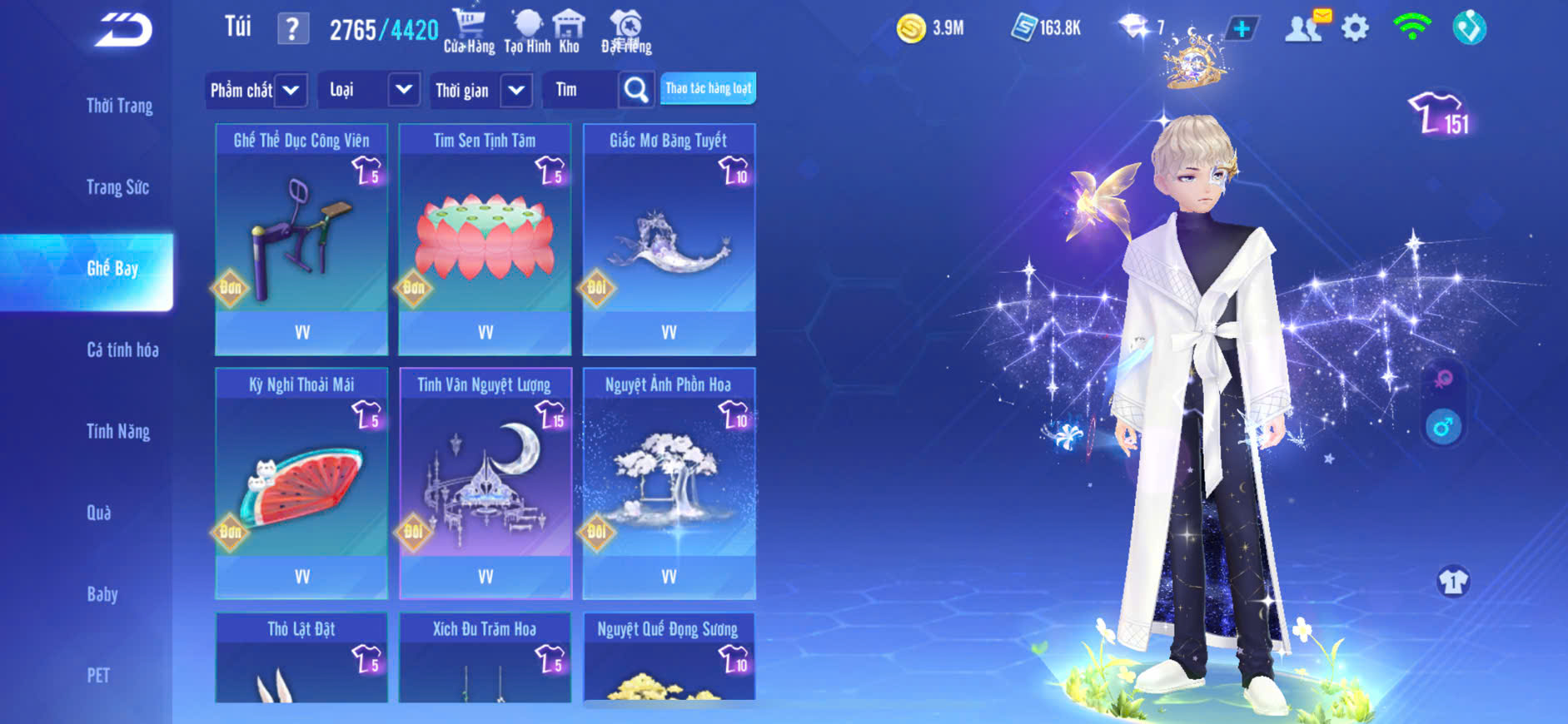Switch to the Baby tab

click(102, 594)
